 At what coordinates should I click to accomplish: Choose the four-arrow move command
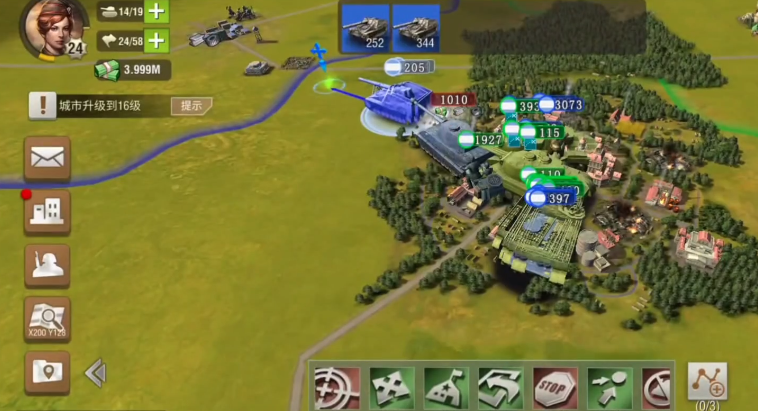tap(391, 387)
